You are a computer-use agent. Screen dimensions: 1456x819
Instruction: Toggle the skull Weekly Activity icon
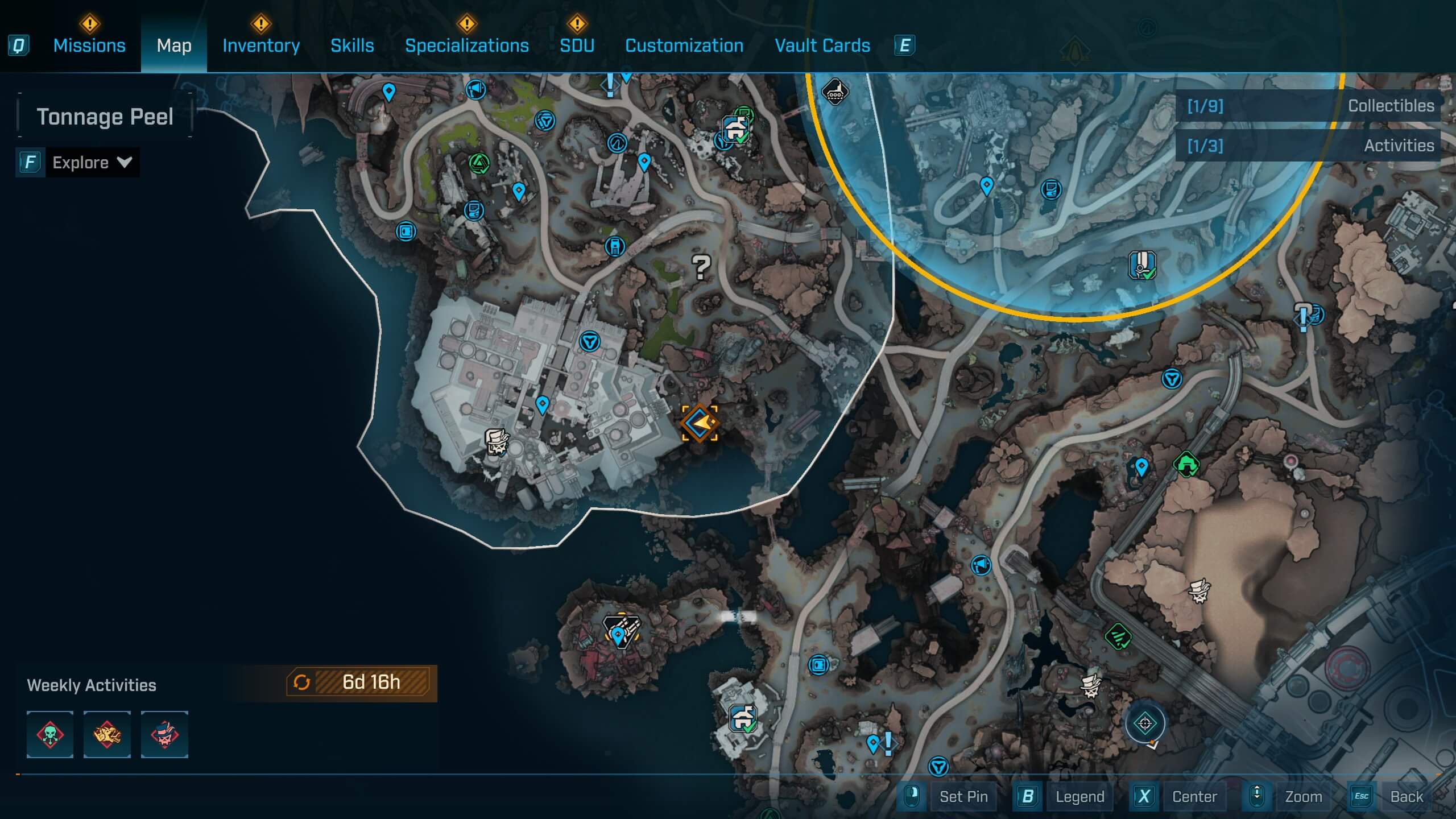[x=49, y=734]
